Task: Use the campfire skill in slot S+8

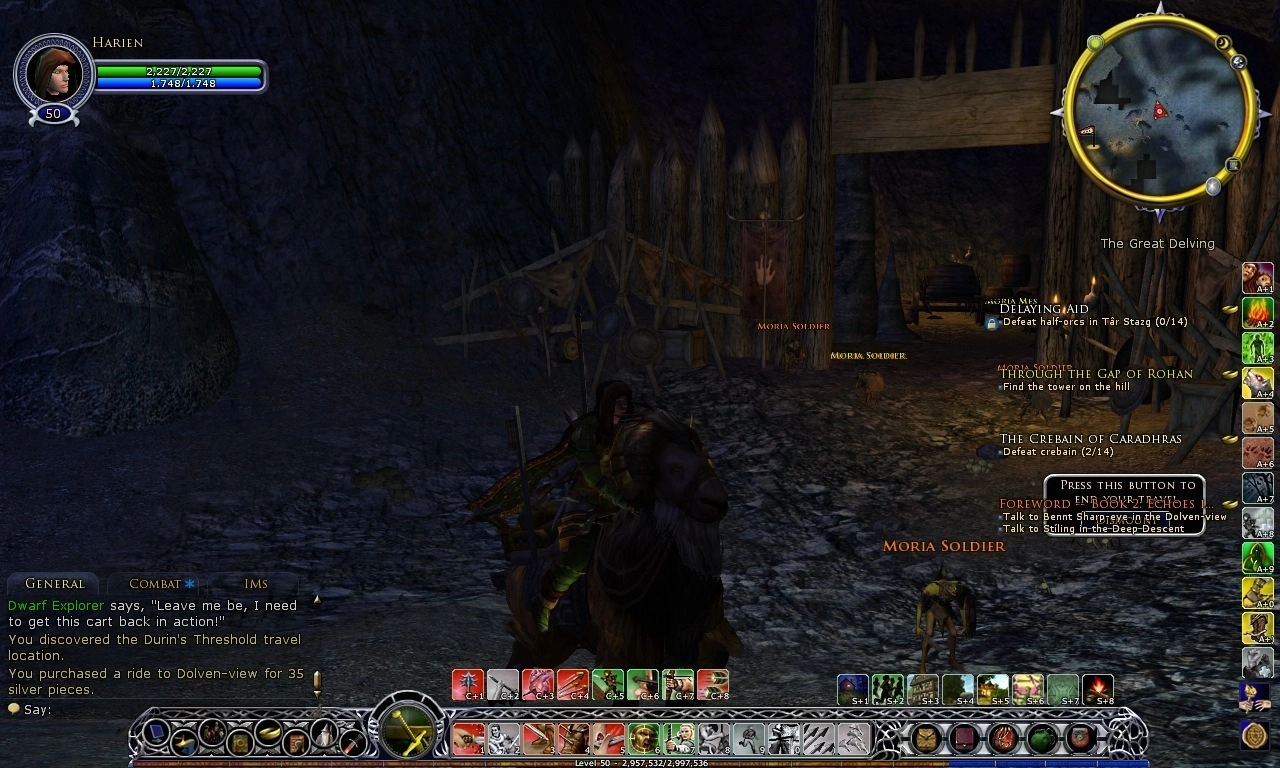Action: tap(1098, 688)
